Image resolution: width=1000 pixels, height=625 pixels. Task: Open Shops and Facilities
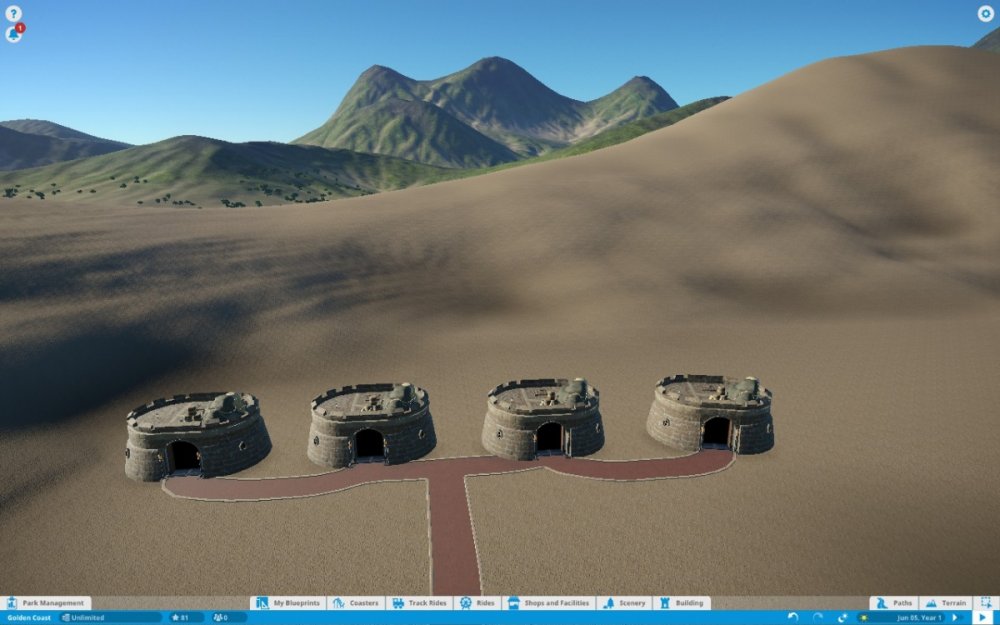(x=549, y=603)
